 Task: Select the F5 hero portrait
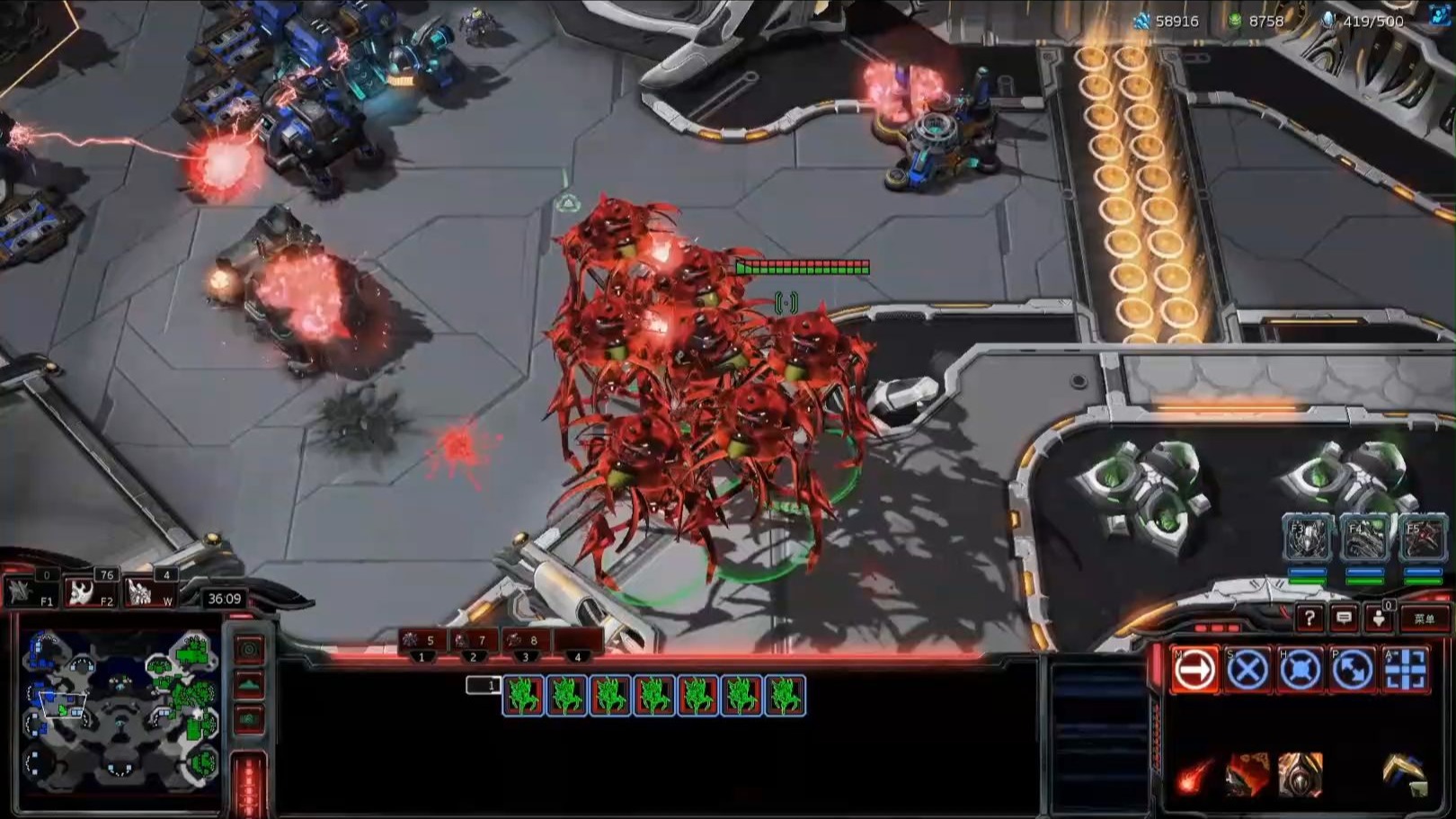1423,538
